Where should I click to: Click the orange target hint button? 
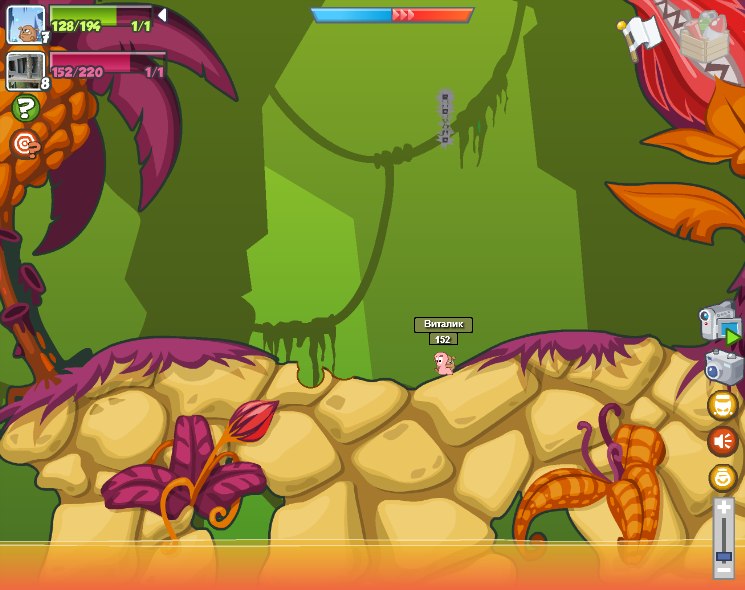click(x=25, y=145)
